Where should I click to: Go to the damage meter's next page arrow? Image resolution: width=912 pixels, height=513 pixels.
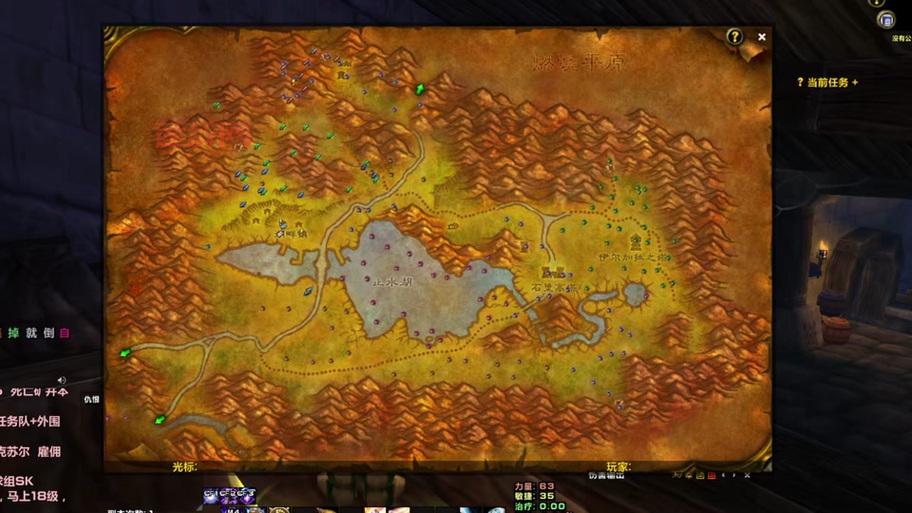click(735, 475)
